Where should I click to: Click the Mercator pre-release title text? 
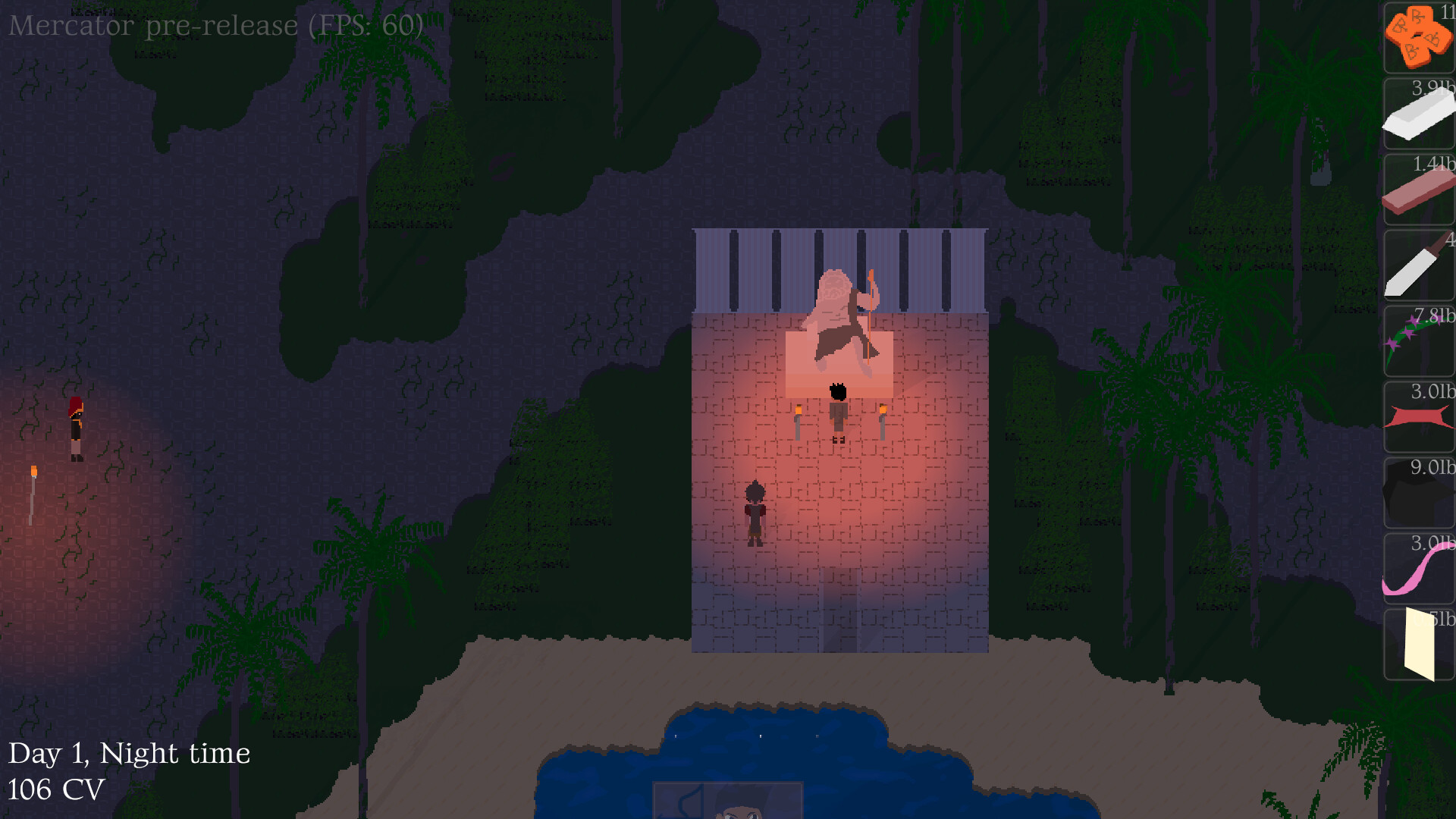coord(216,27)
